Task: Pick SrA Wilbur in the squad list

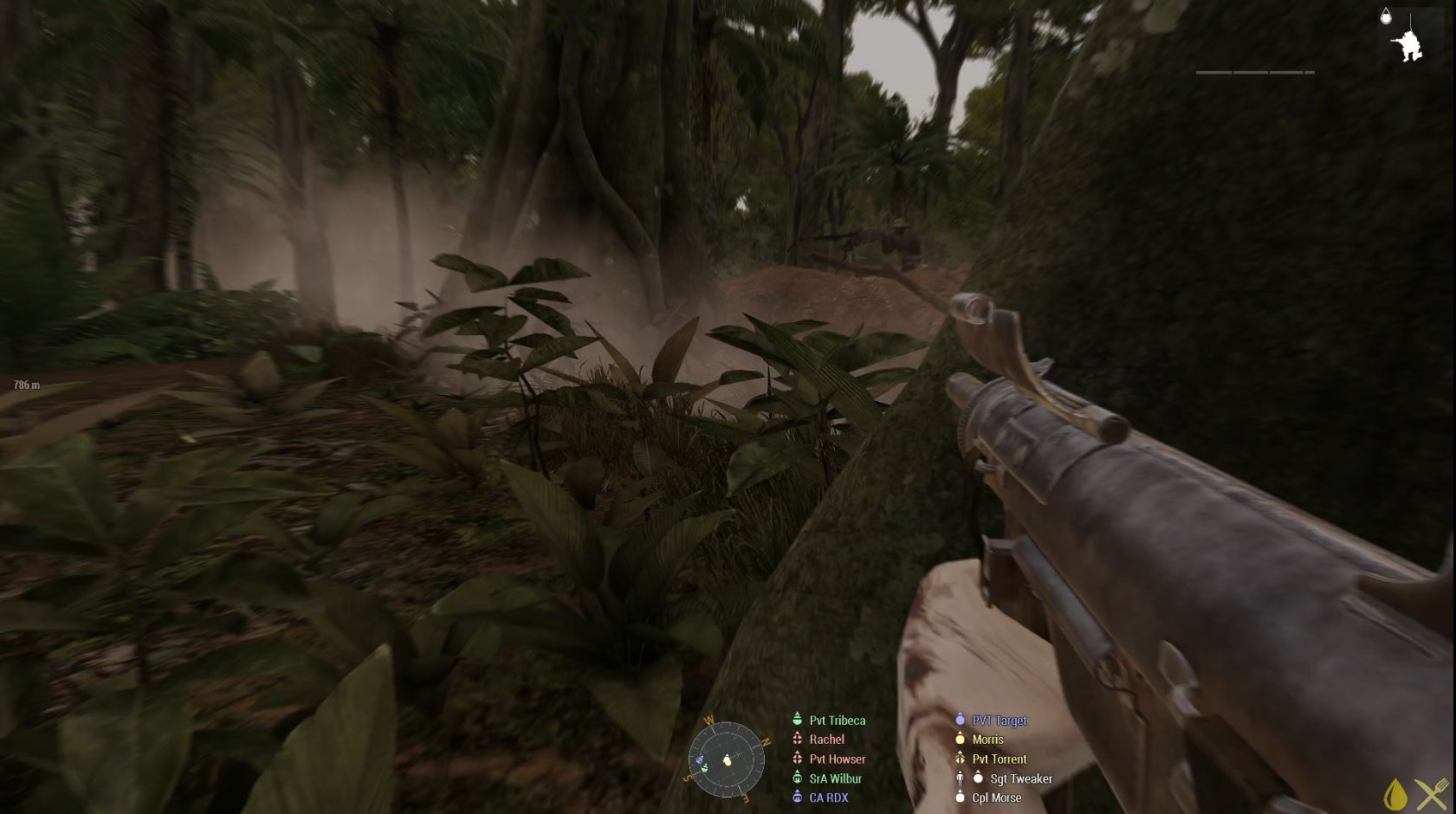Action: coord(835,778)
